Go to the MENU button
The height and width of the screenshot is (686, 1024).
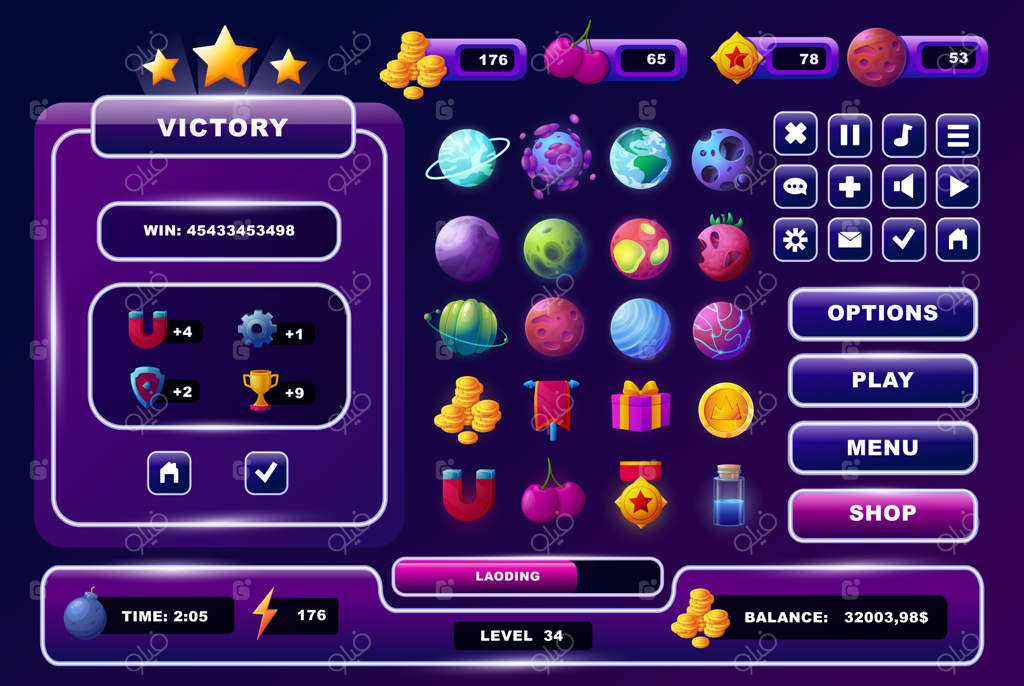coord(882,447)
